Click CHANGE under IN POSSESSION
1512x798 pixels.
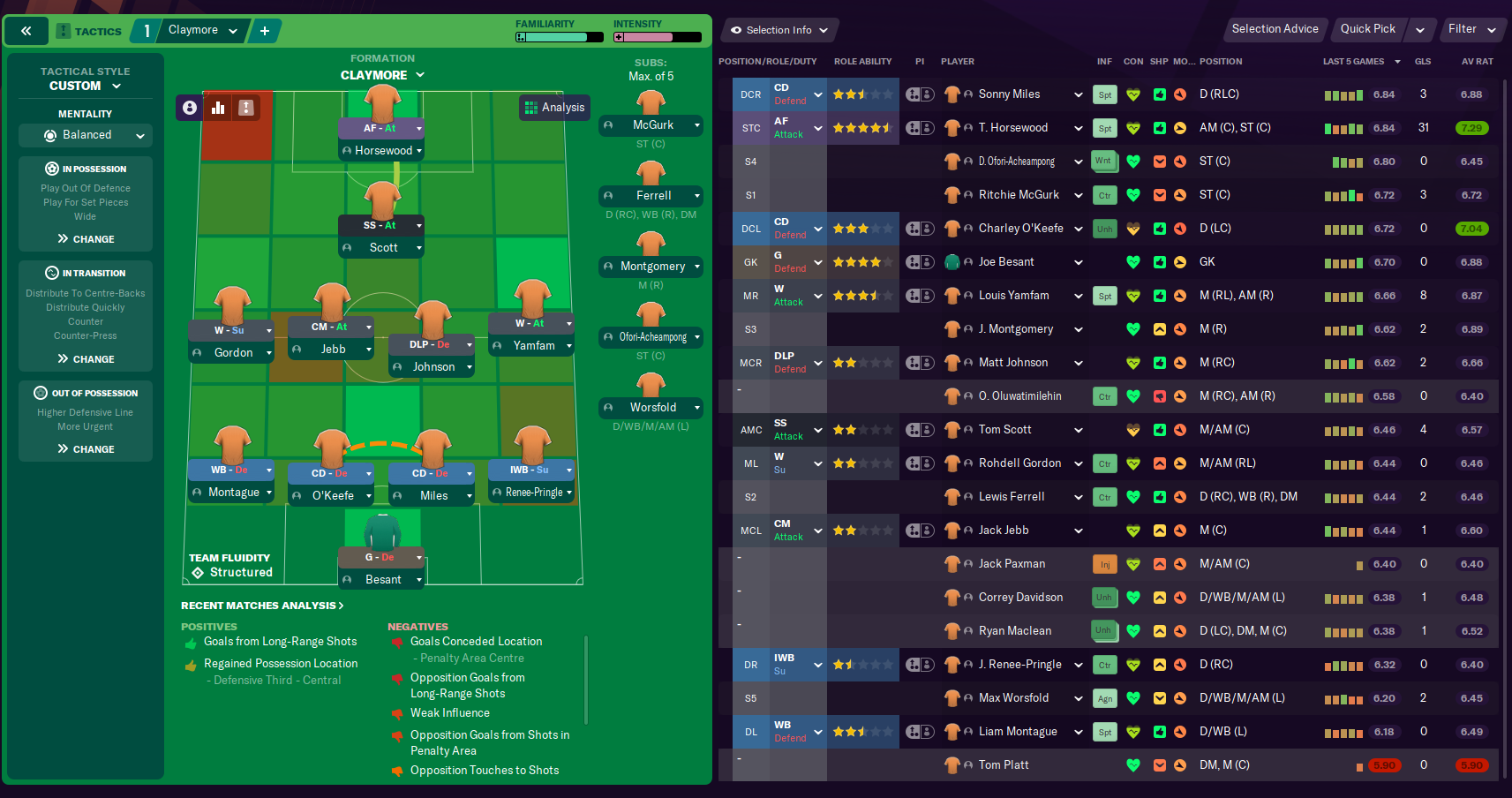coord(85,238)
